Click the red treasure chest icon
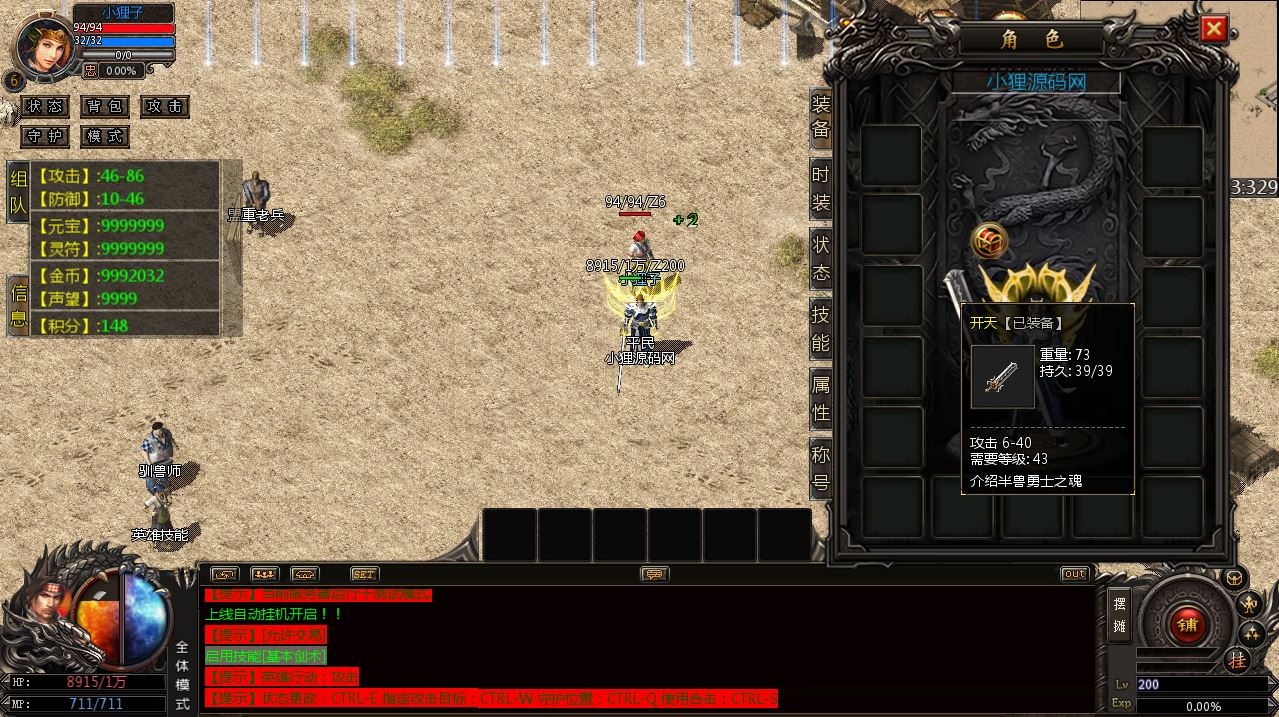Image resolution: width=1279 pixels, height=717 pixels. [x=989, y=241]
